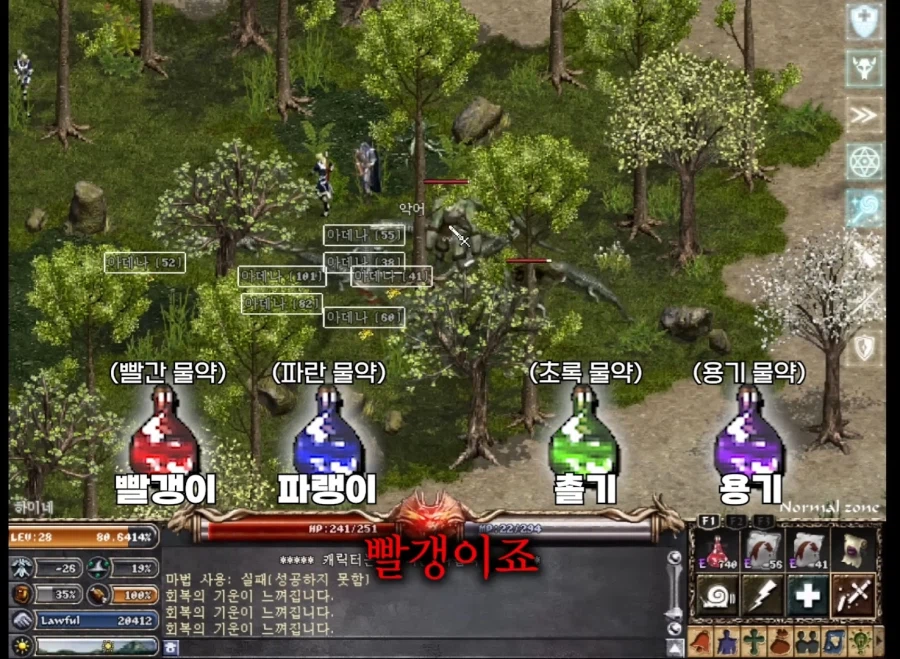Open the blue scroll menu icon
This screenshot has width=900, height=659.
[835, 640]
